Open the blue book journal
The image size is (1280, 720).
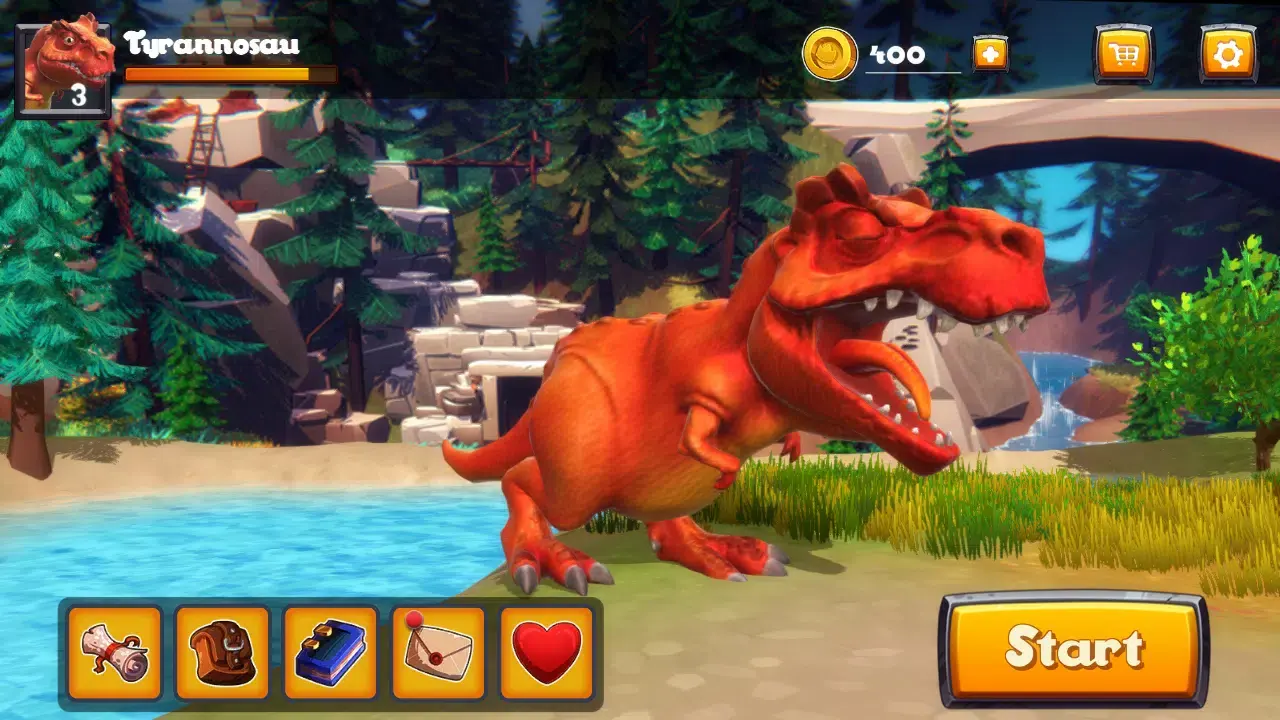click(x=330, y=652)
